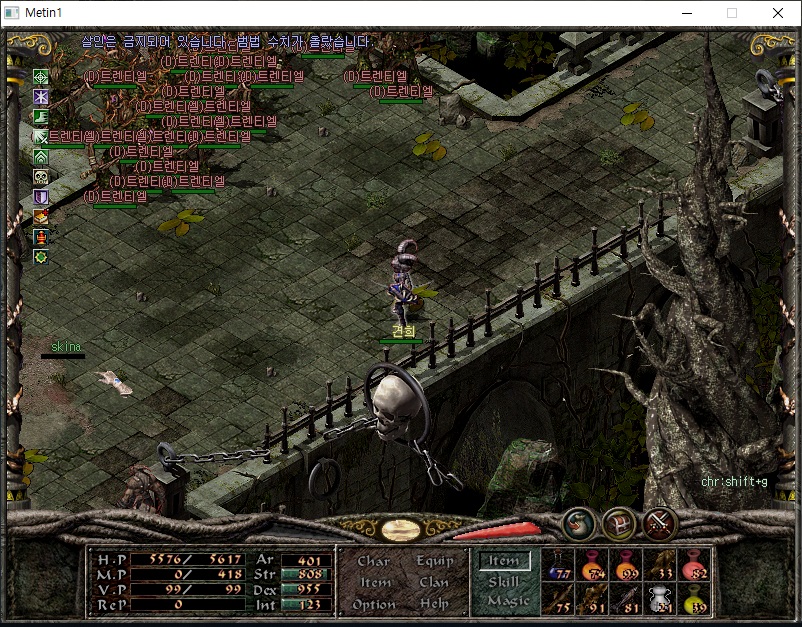This screenshot has height=627, width=802.
Task: Toggle the crossed swords round button
Action: 660,522
